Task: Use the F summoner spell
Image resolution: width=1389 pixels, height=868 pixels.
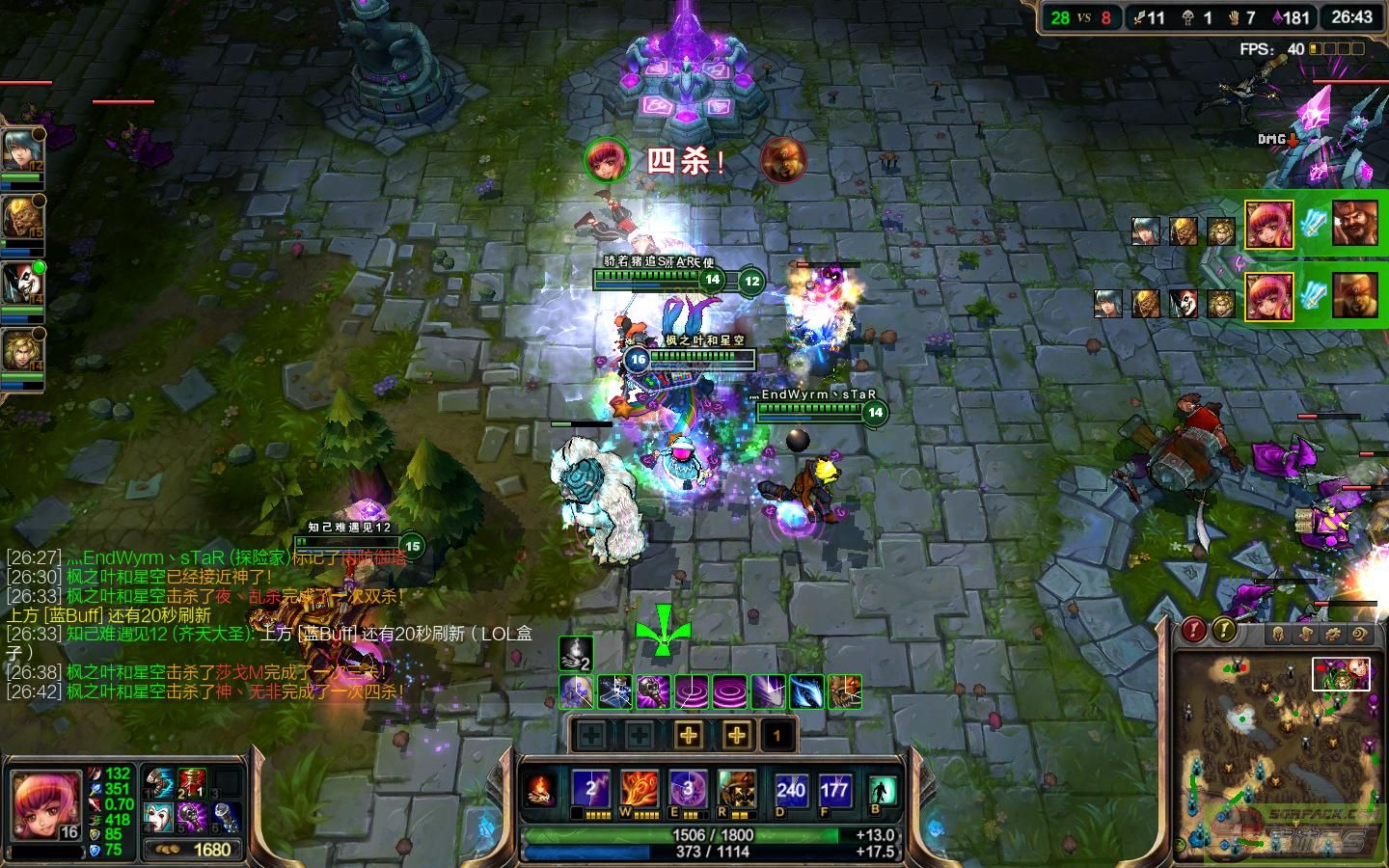Action: click(x=833, y=791)
